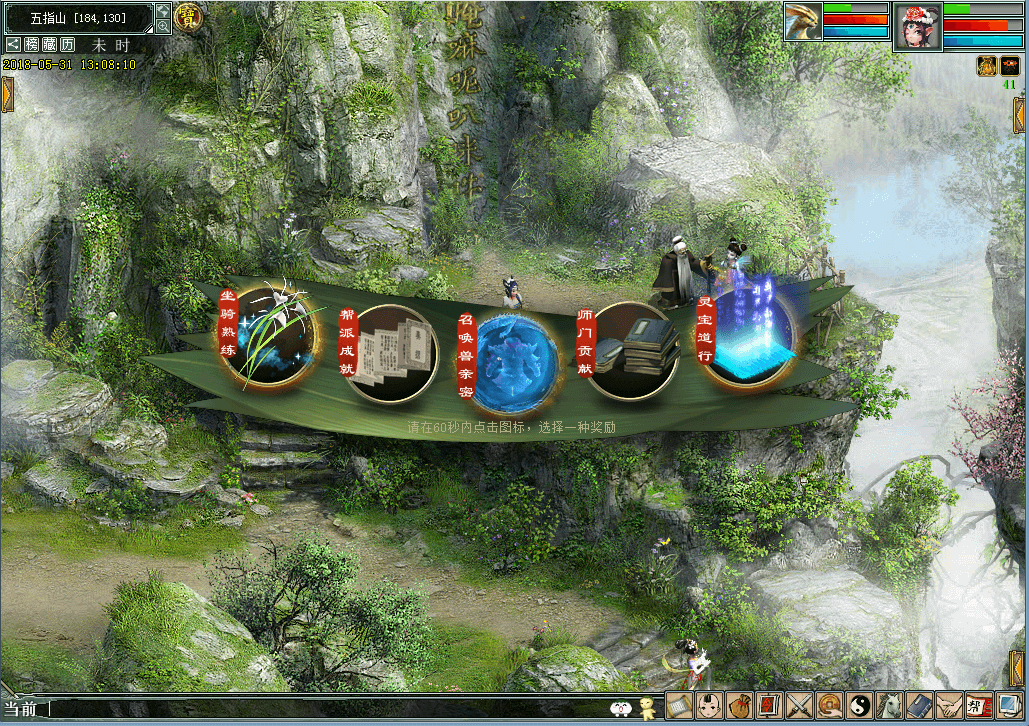Open the player character portrait
This screenshot has height=726, width=1029.
tap(918, 26)
